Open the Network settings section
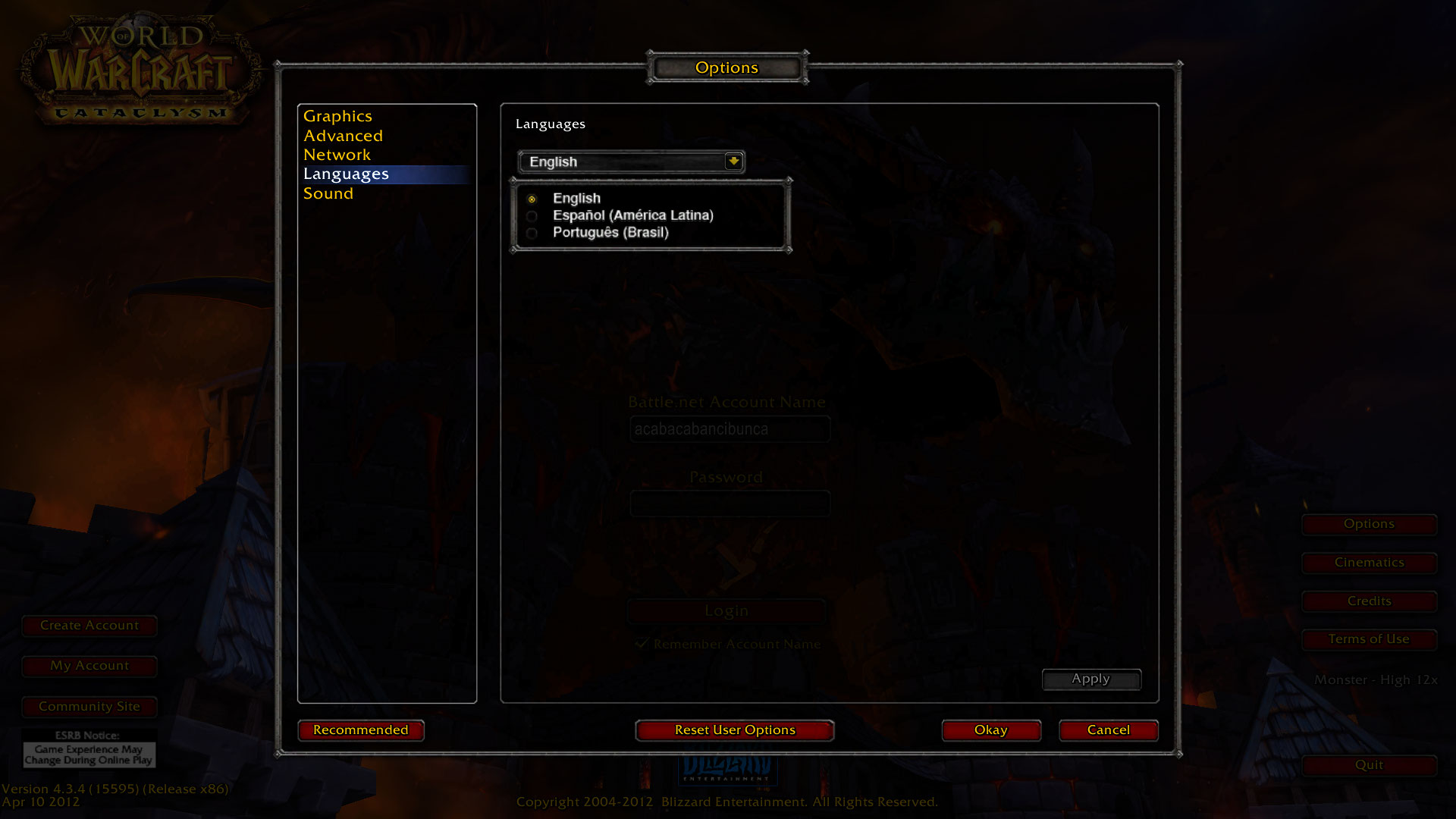Screen dimensions: 1456x819 pyautogui.click(x=337, y=155)
